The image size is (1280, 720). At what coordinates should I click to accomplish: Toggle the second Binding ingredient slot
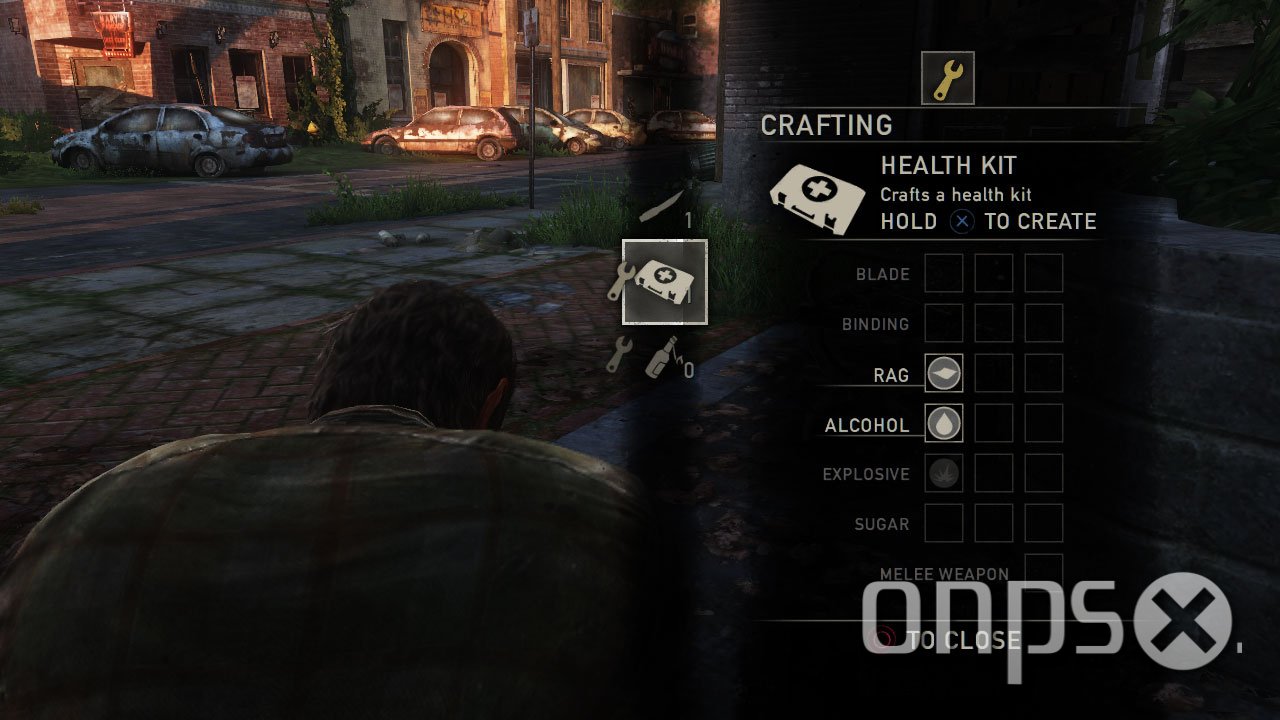tap(994, 323)
